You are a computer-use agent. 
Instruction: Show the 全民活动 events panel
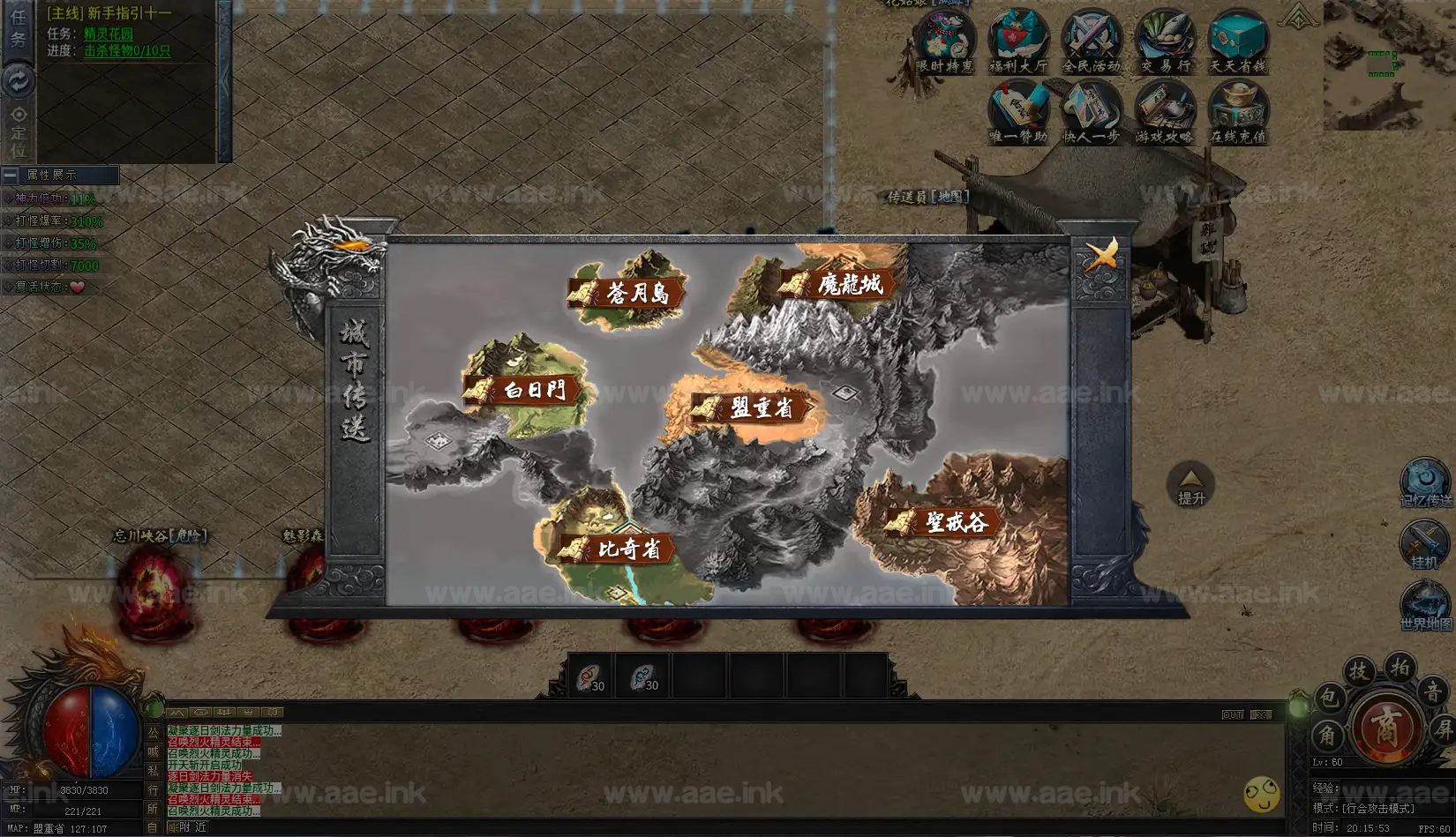(x=1092, y=41)
